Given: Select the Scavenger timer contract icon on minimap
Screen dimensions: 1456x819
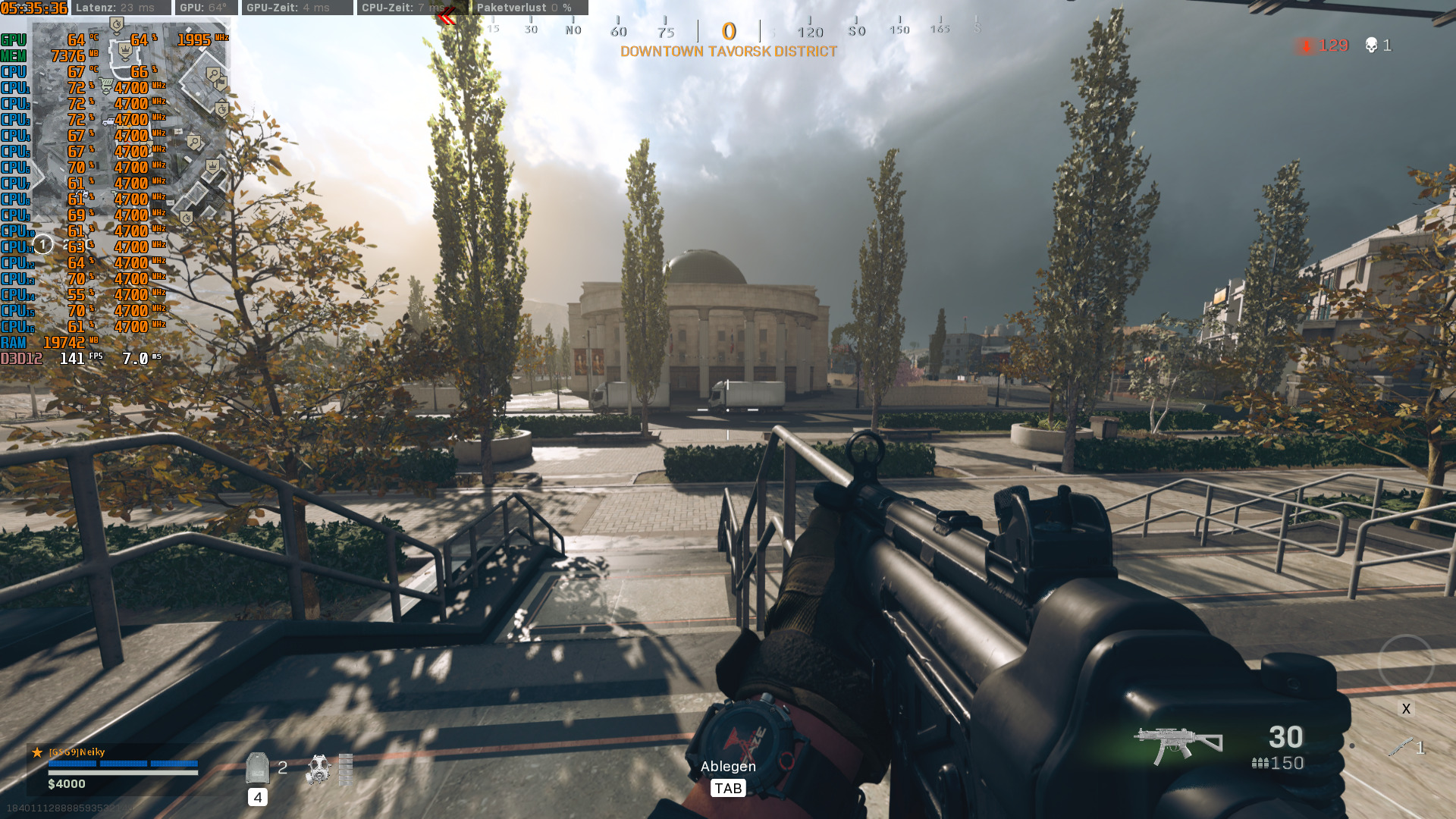Looking at the screenshot, I should coord(221,108).
